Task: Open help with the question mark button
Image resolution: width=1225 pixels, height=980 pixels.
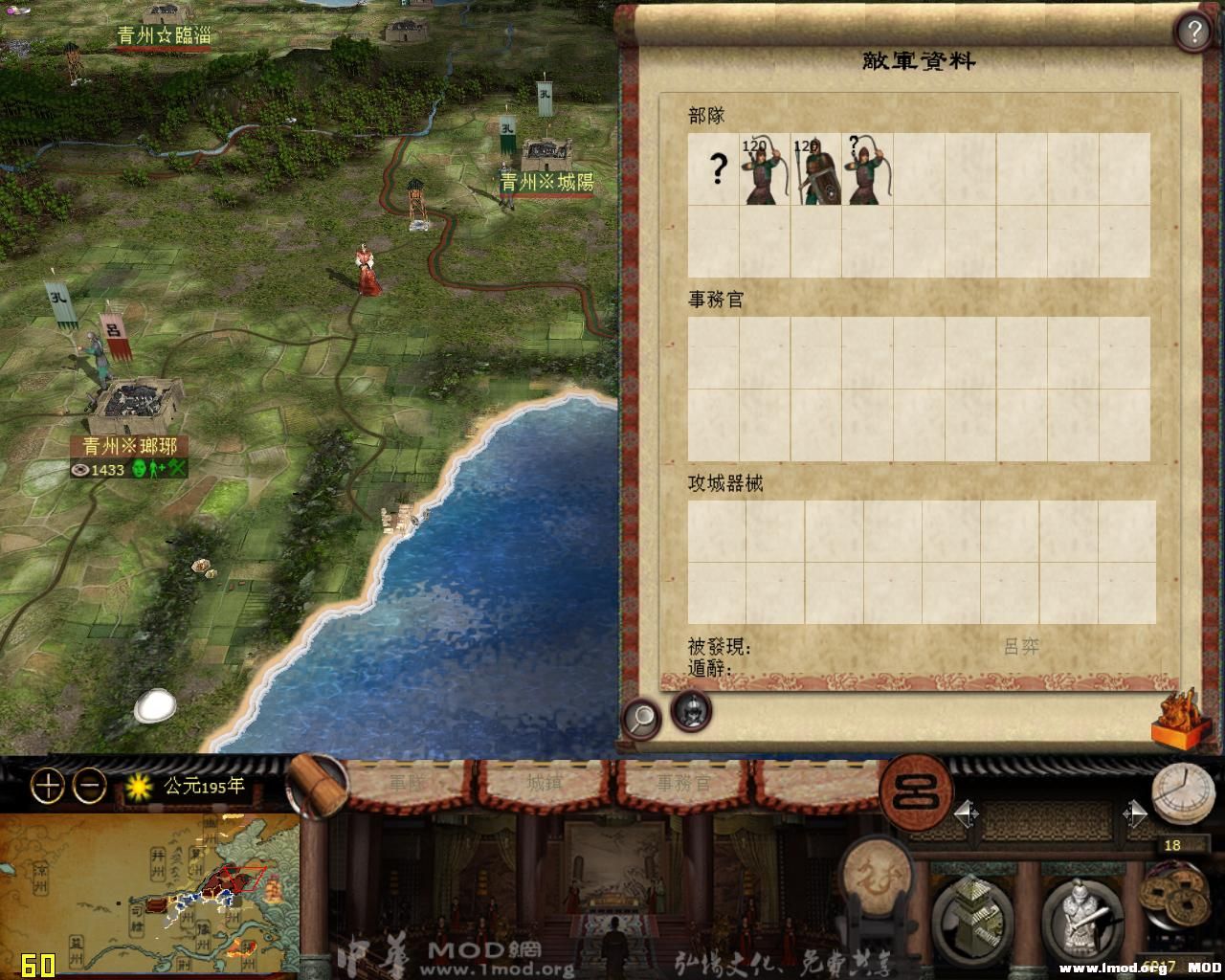Action: click(x=1192, y=30)
